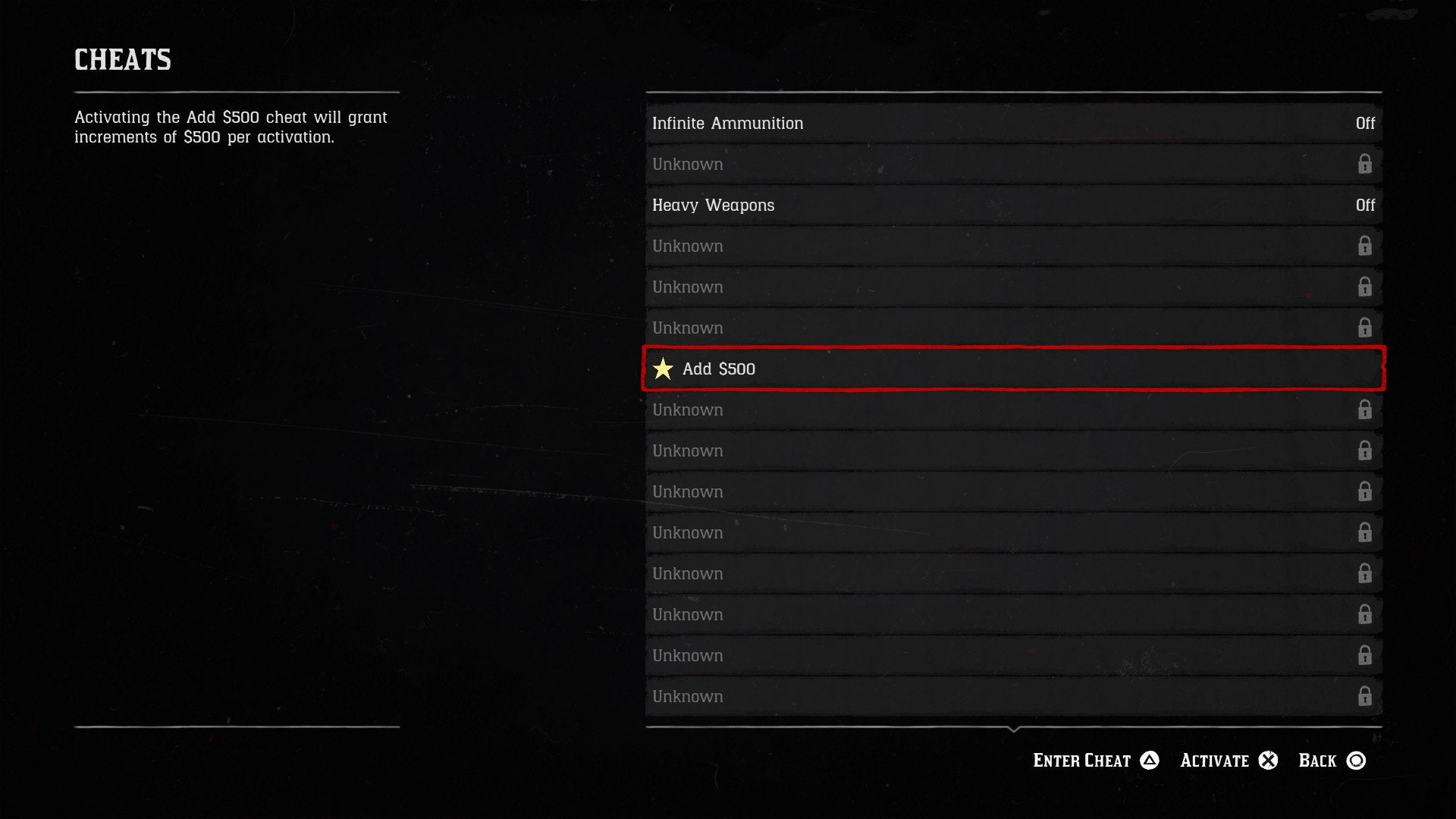
Task: Toggle Heavy Weapons cheat on
Action: [1015, 205]
